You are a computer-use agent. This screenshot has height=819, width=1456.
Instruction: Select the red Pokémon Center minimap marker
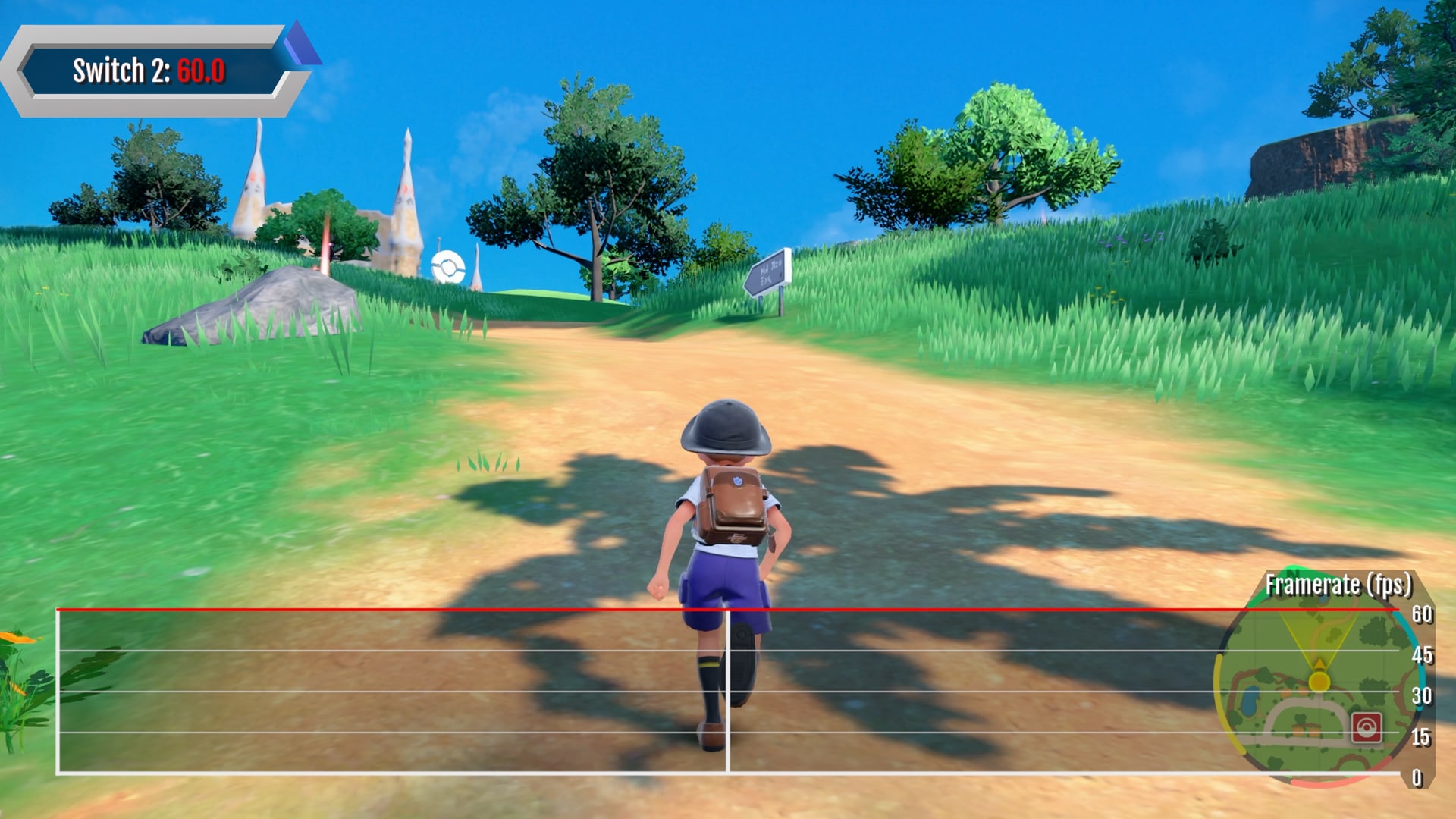pyautogui.click(x=1366, y=728)
